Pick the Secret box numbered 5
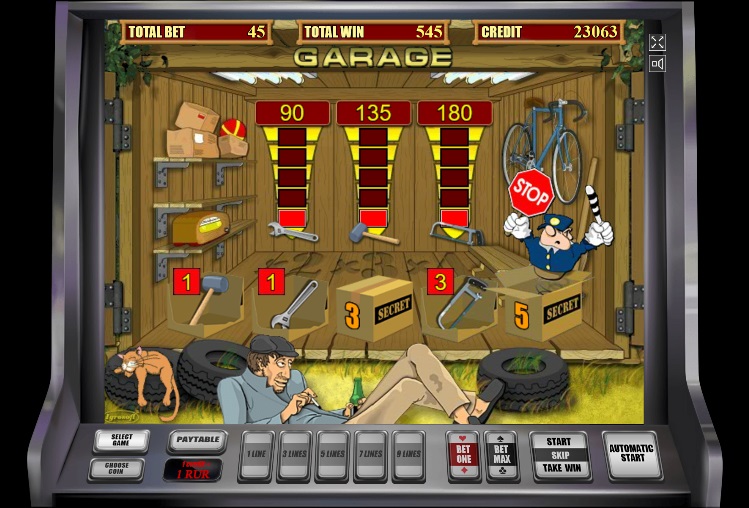The height and width of the screenshot is (508, 749). tap(540, 312)
